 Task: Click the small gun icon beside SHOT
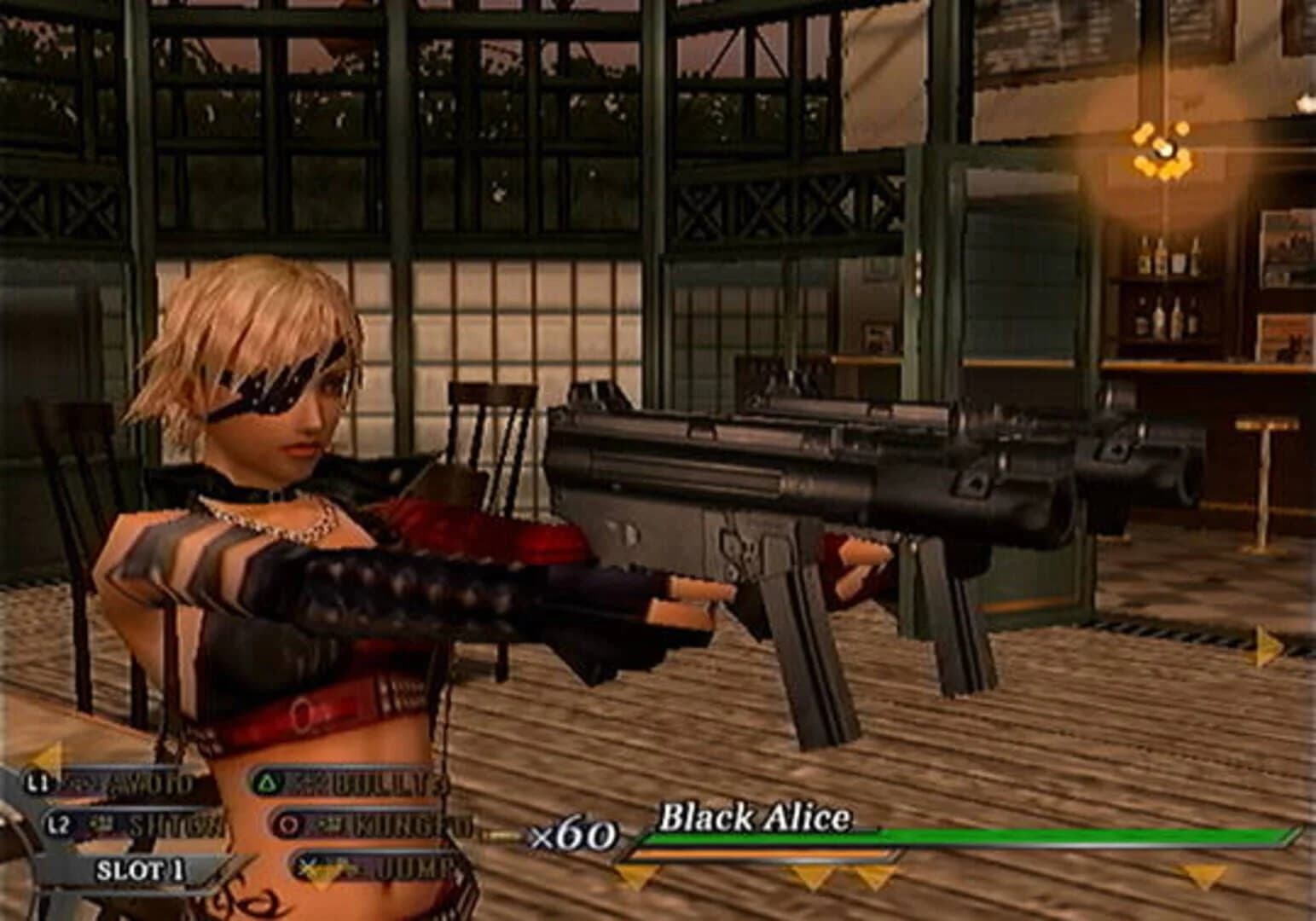[101, 821]
